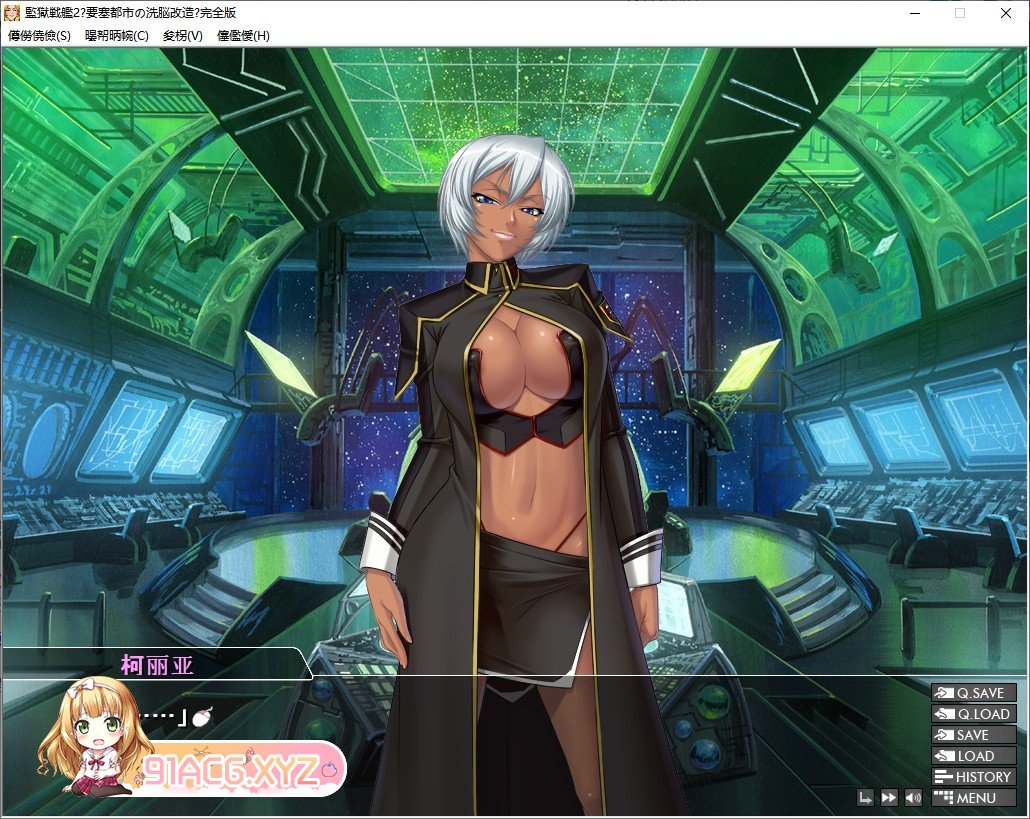Show the dialogue HISTORY log
This screenshot has height=819, width=1030.
[973, 777]
